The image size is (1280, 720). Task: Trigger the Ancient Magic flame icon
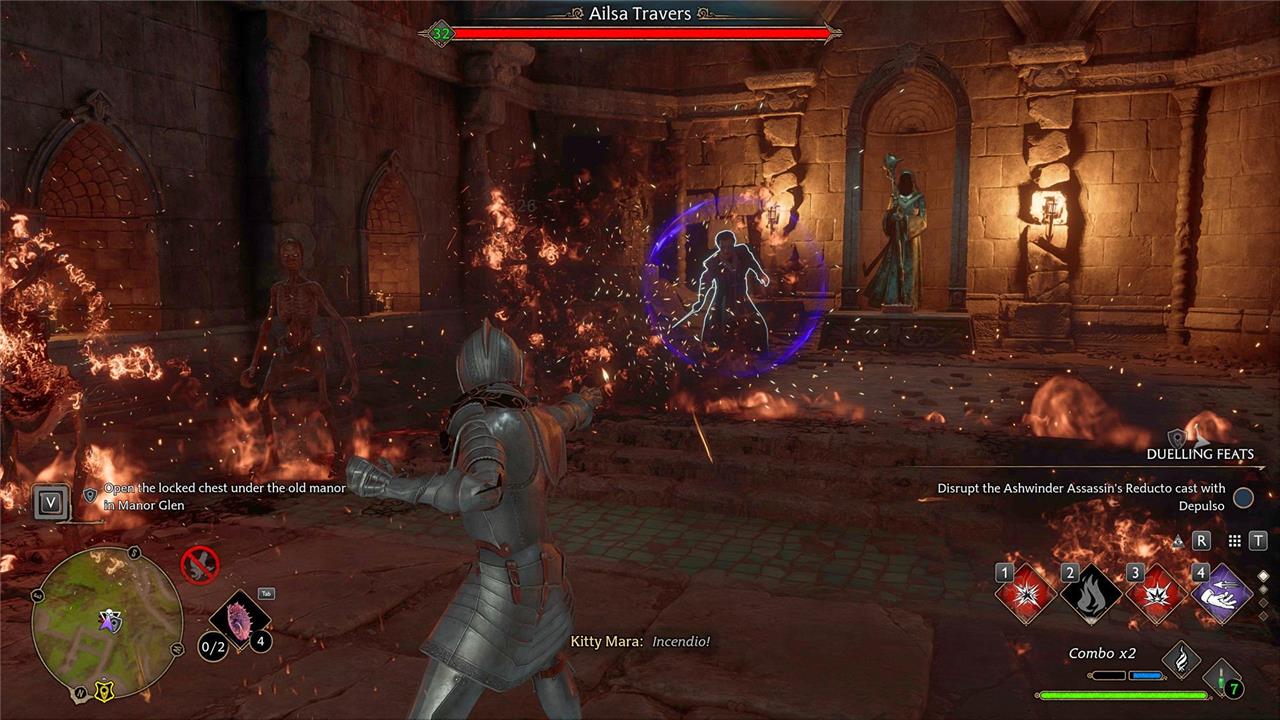click(1181, 659)
